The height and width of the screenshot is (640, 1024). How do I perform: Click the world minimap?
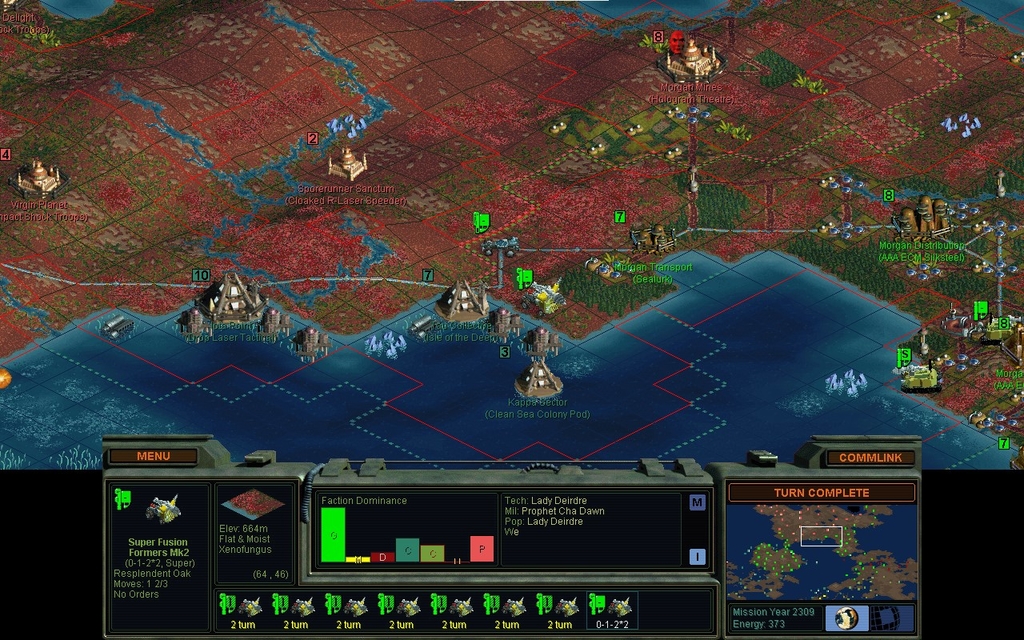tap(821, 551)
